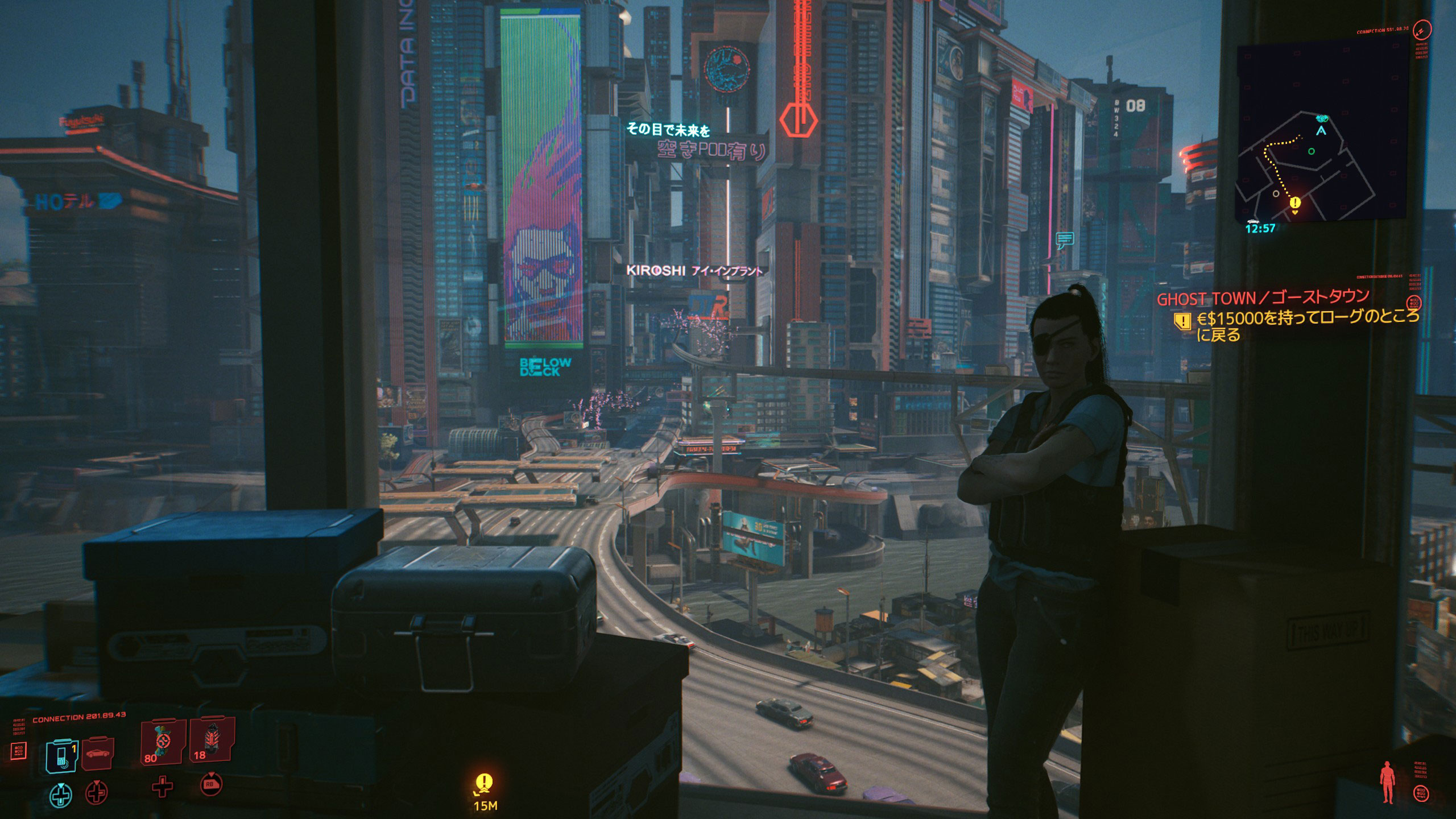Select the grenade slot showing 18

(212, 739)
